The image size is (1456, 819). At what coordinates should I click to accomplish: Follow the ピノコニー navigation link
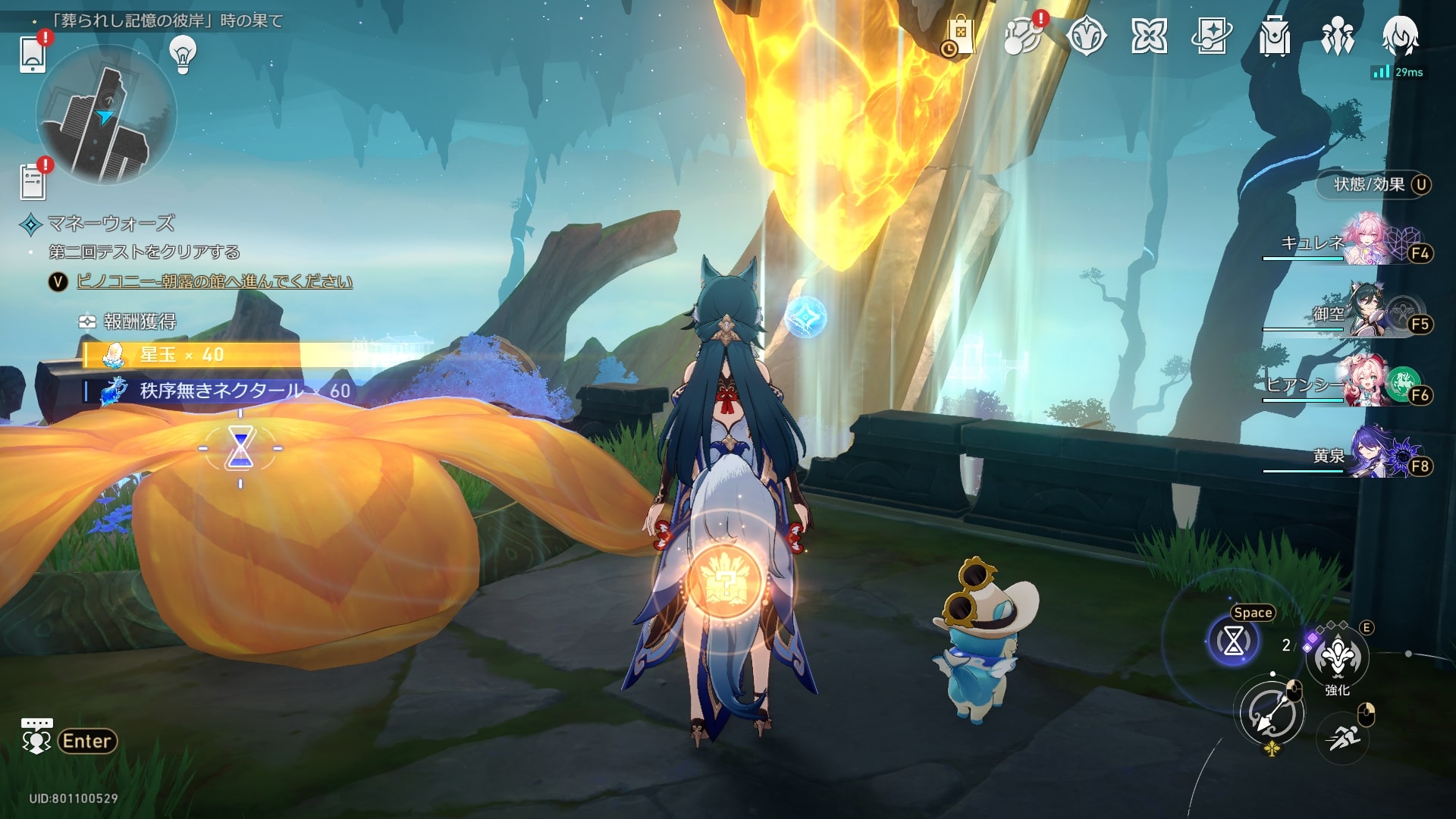pyautogui.click(x=215, y=282)
